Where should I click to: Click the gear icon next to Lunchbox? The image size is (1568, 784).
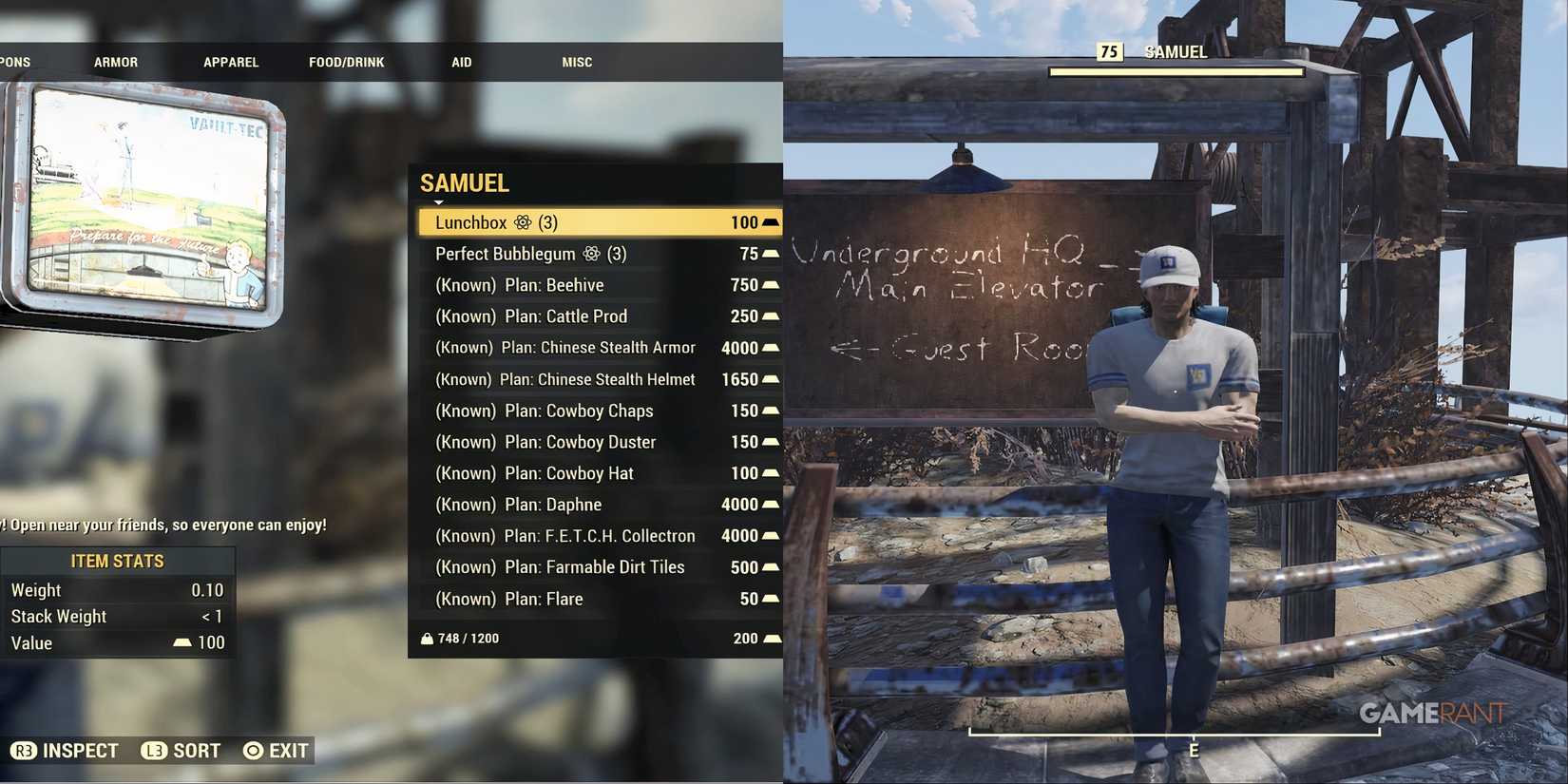tap(521, 221)
